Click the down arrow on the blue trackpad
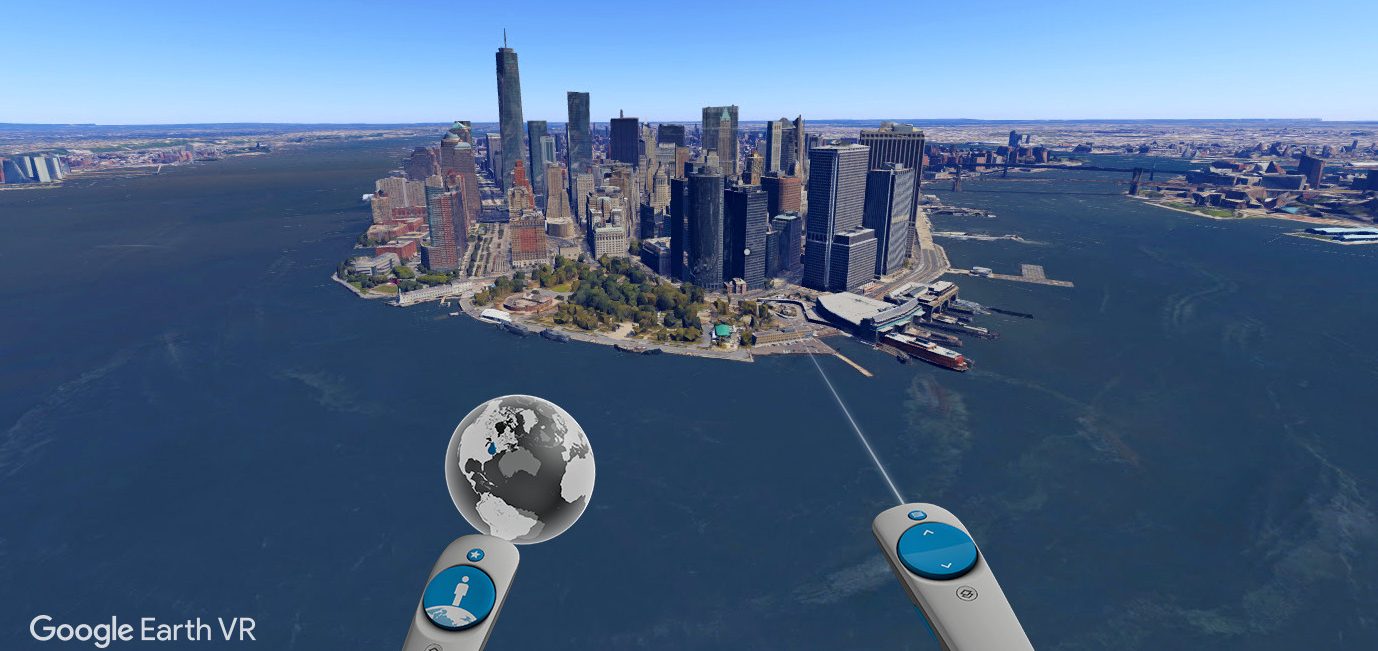The image size is (1378, 651). pyautogui.click(x=946, y=566)
